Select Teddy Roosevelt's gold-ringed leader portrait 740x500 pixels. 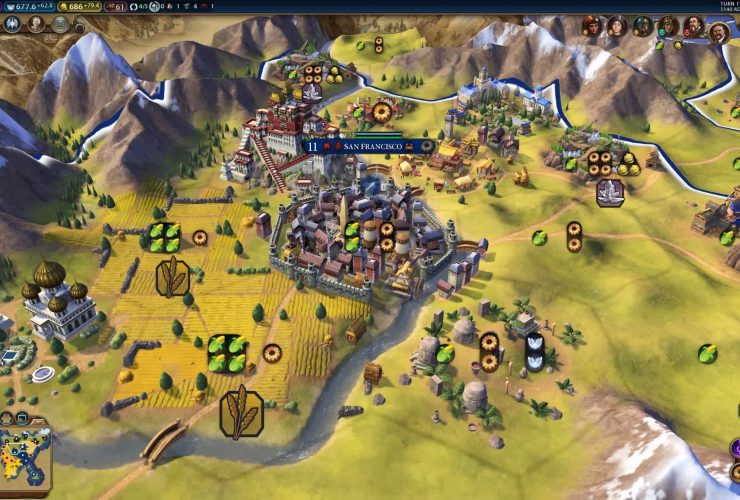717,31
